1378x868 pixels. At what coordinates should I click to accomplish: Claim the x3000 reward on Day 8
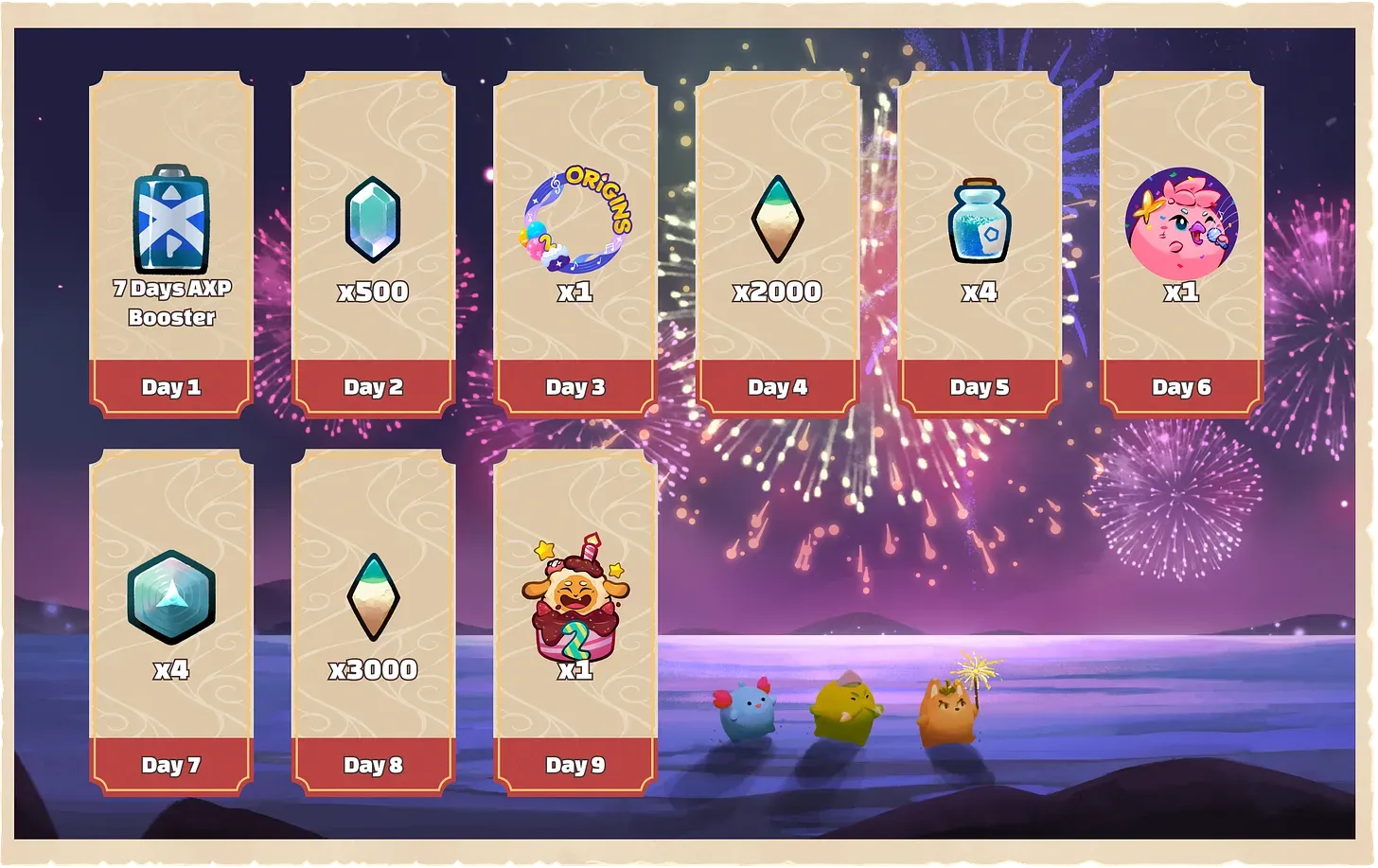click(x=373, y=620)
